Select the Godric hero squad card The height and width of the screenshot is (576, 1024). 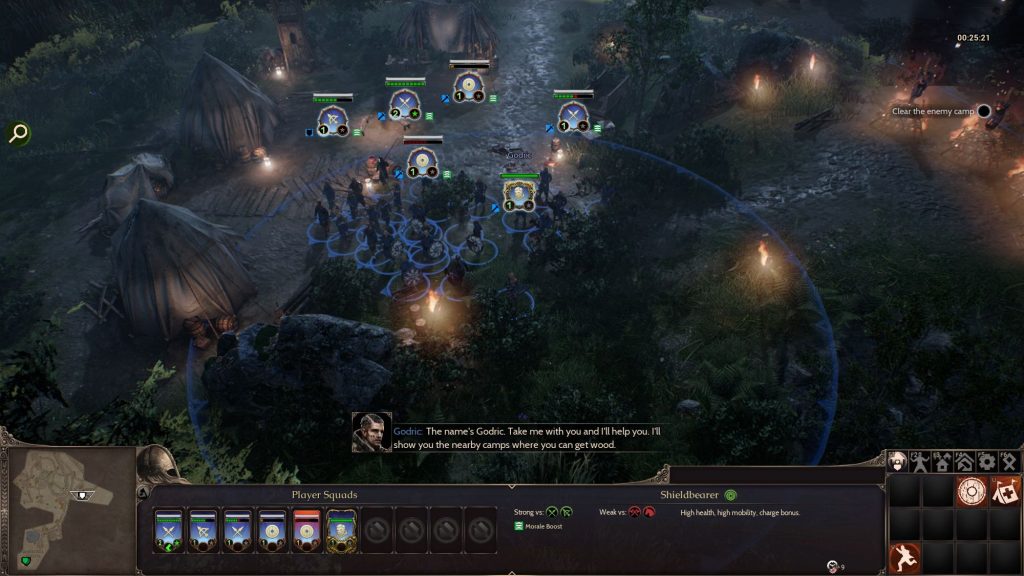click(x=342, y=529)
